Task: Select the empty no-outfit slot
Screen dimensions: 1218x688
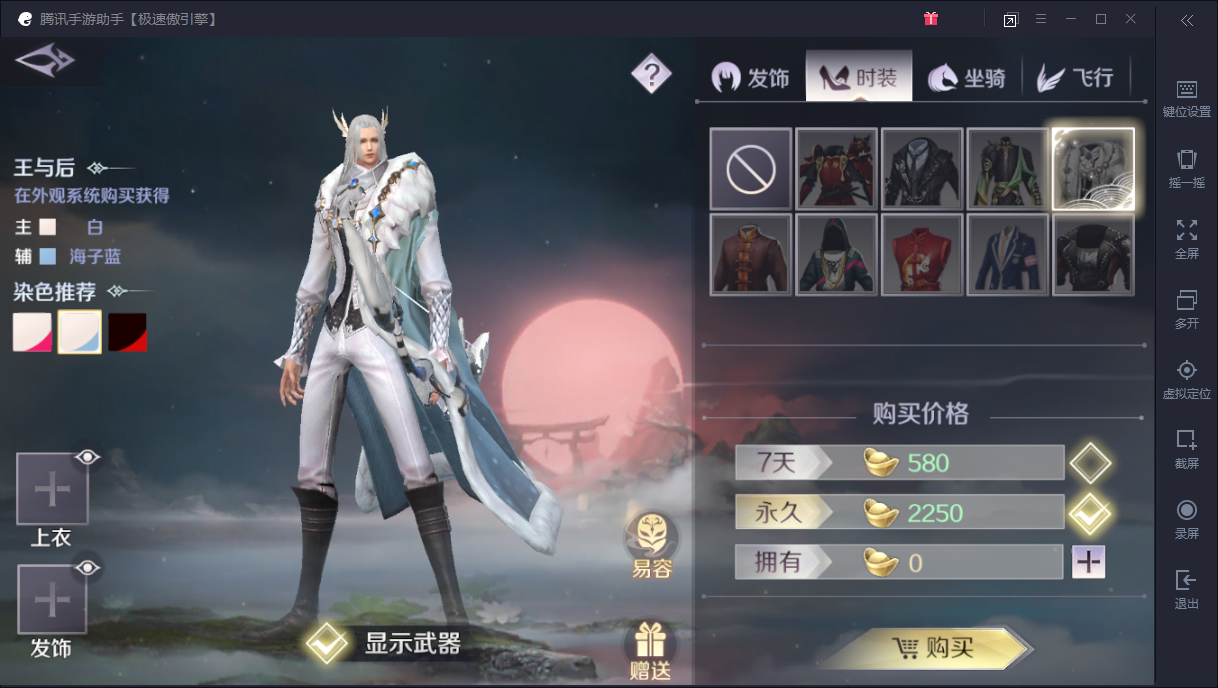Action: pyautogui.click(x=751, y=169)
